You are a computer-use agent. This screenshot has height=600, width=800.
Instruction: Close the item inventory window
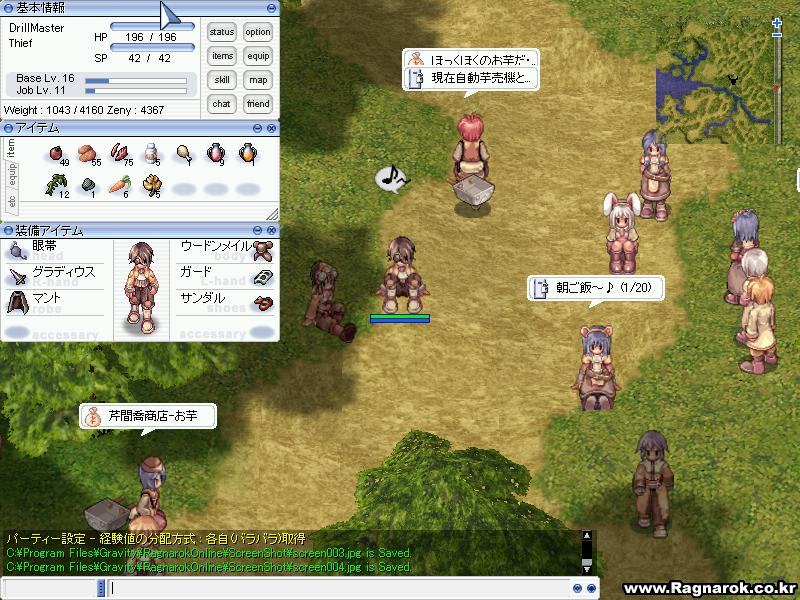click(x=271, y=128)
